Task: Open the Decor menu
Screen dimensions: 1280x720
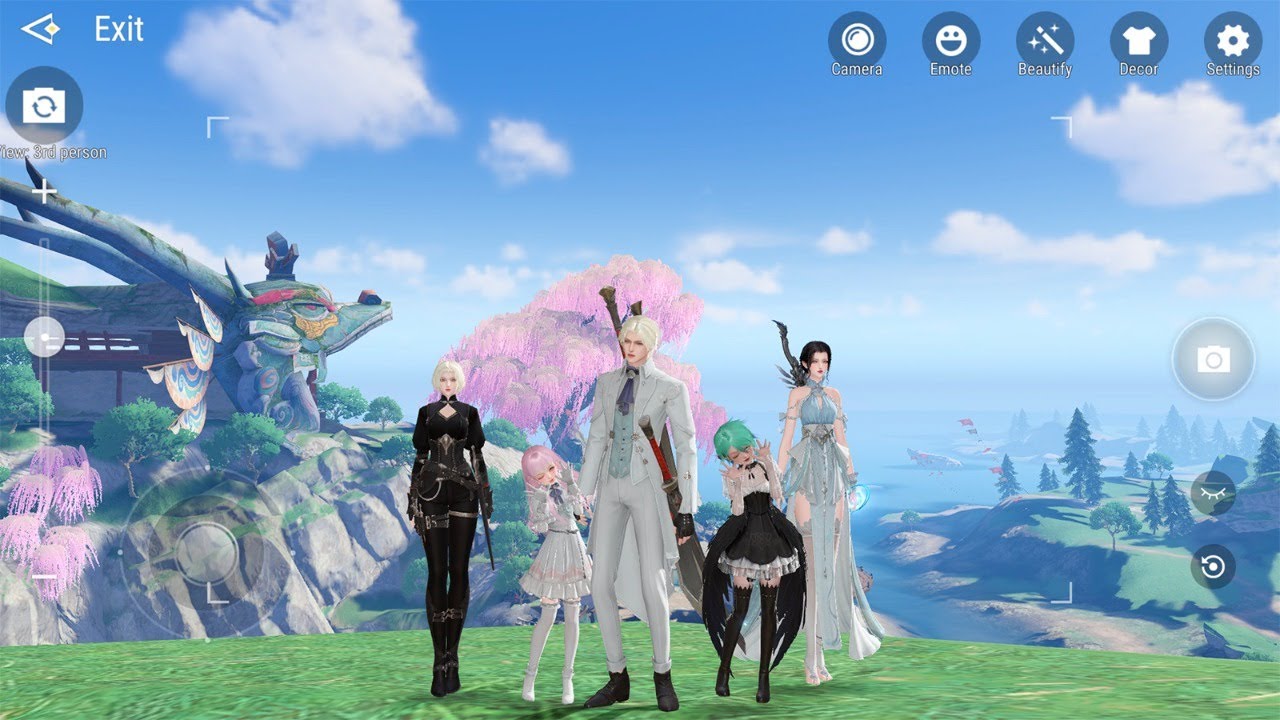Action: 1139,41
